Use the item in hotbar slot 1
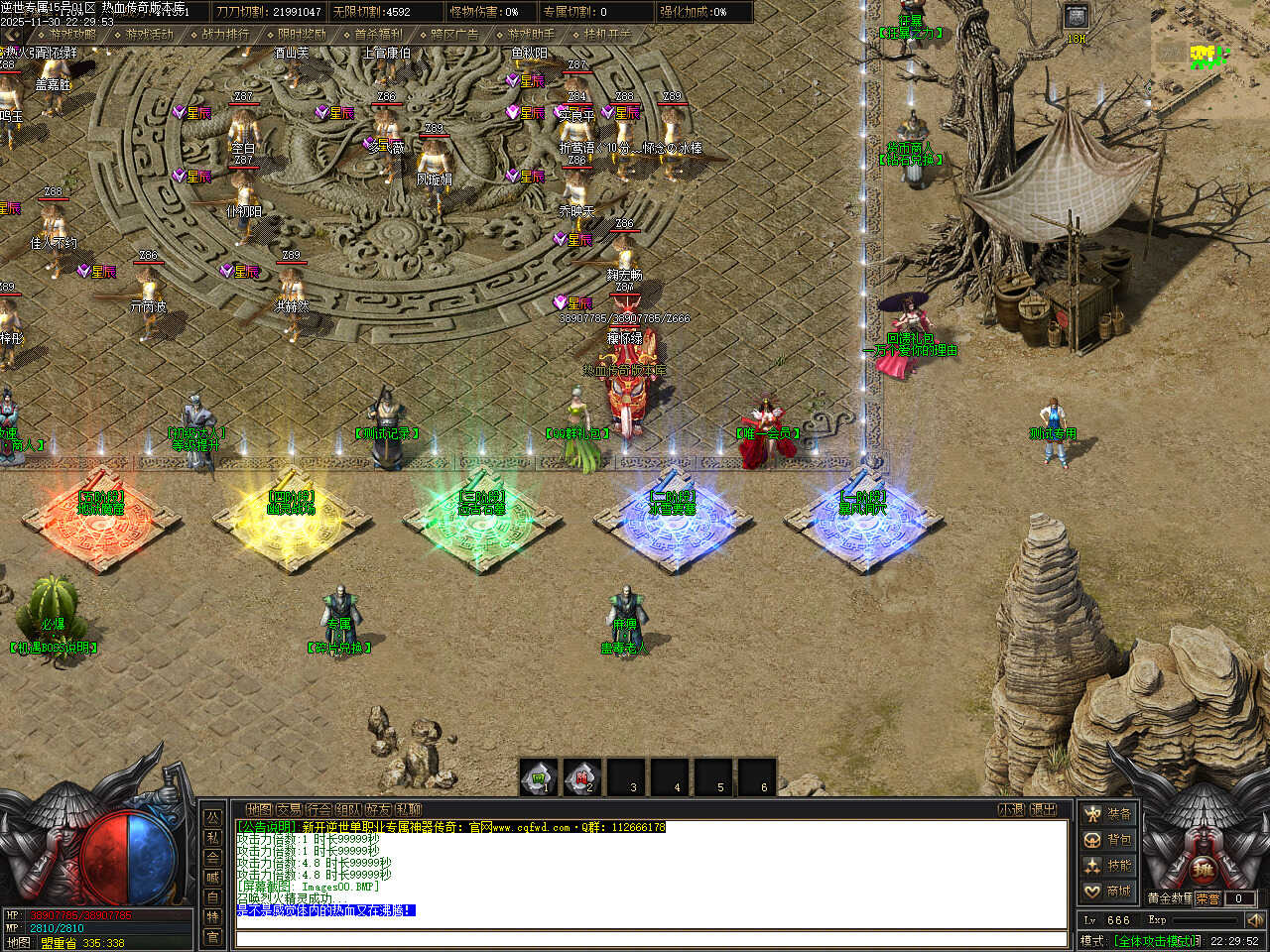This screenshot has width=1270, height=952. click(539, 777)
